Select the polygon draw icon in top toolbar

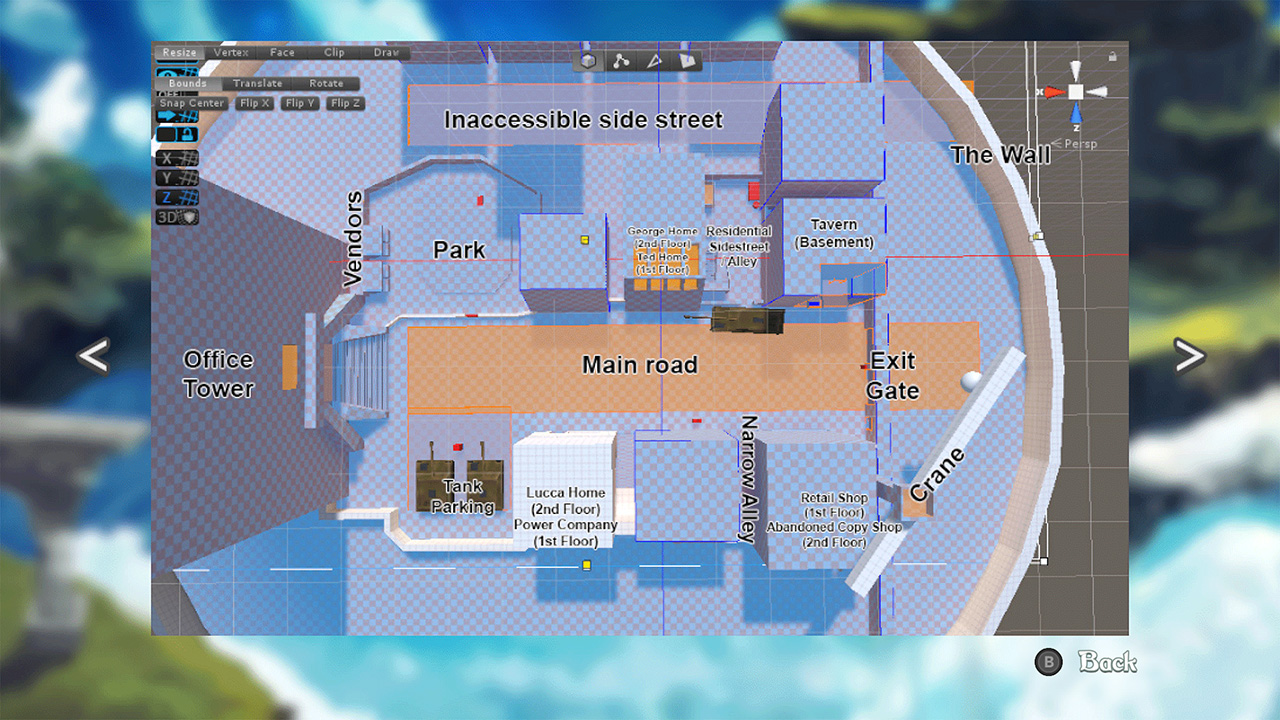click(x=687, y=60)
